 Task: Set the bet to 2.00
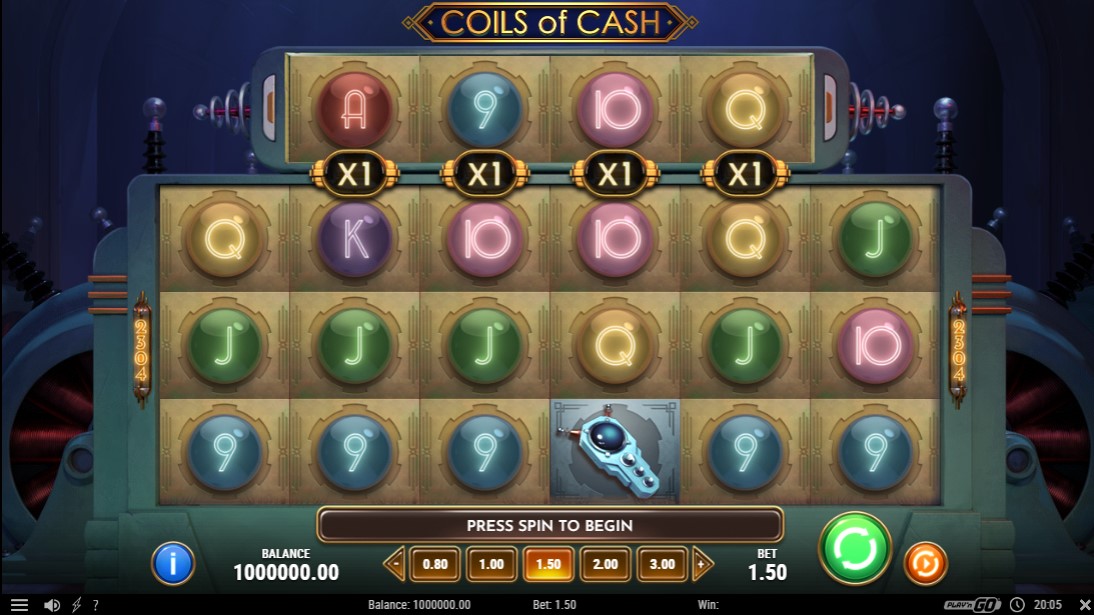[x=603, y=564]
